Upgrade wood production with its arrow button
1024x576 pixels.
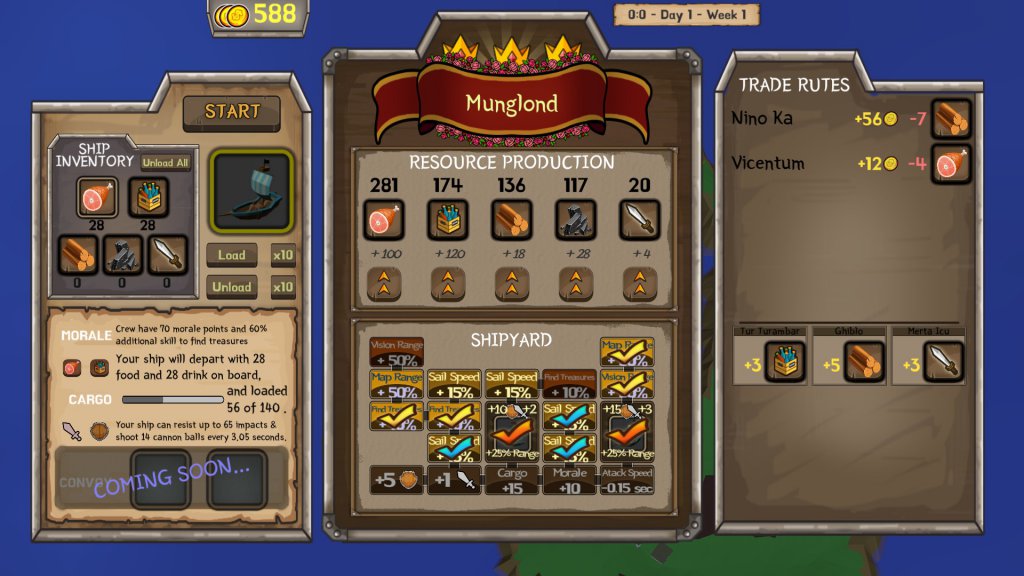[509, 285]
